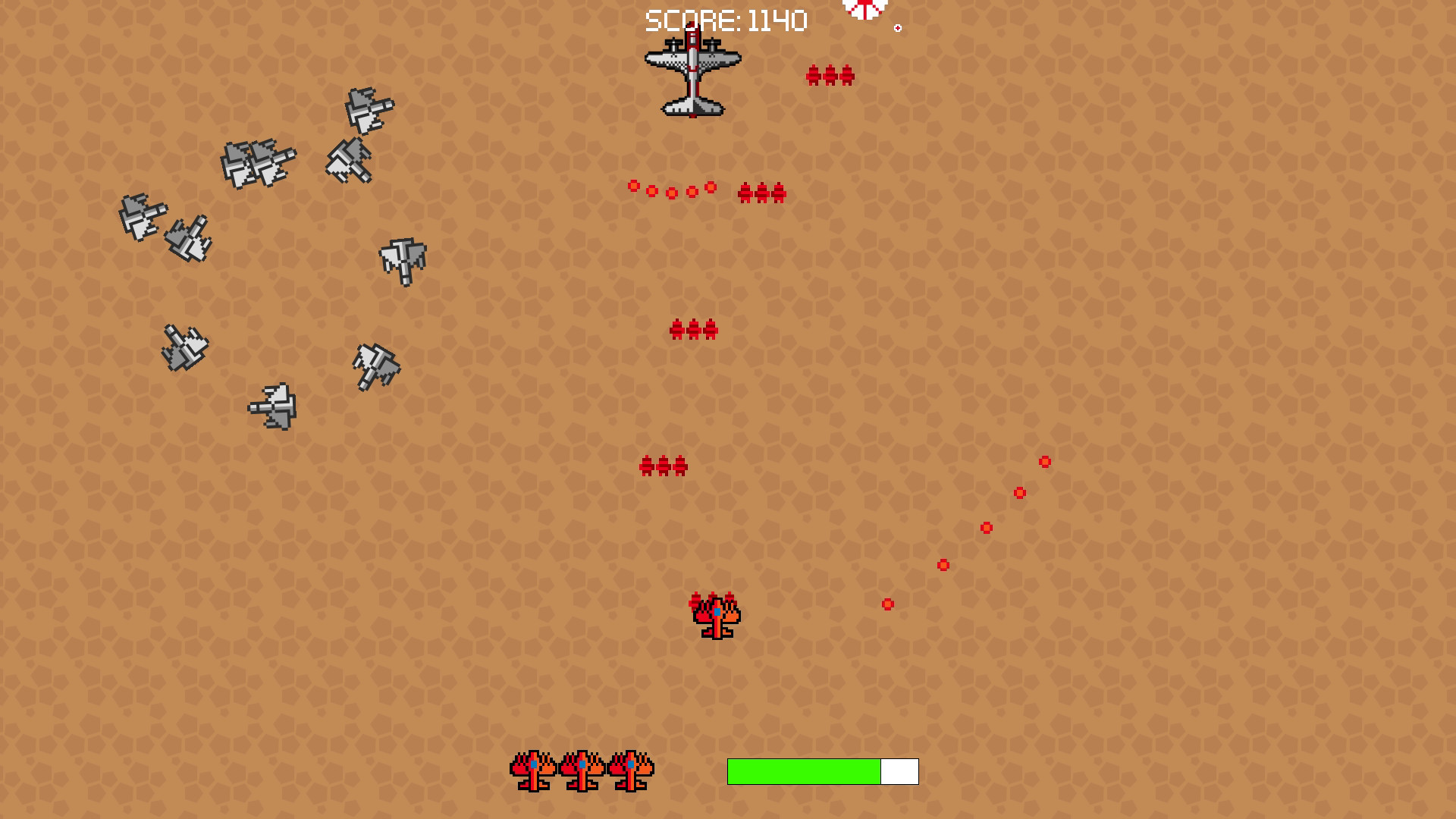Viewport: 1456px width, 819px height.
Task: Select the SCORE: 1140 text
Action: (724, 19)
